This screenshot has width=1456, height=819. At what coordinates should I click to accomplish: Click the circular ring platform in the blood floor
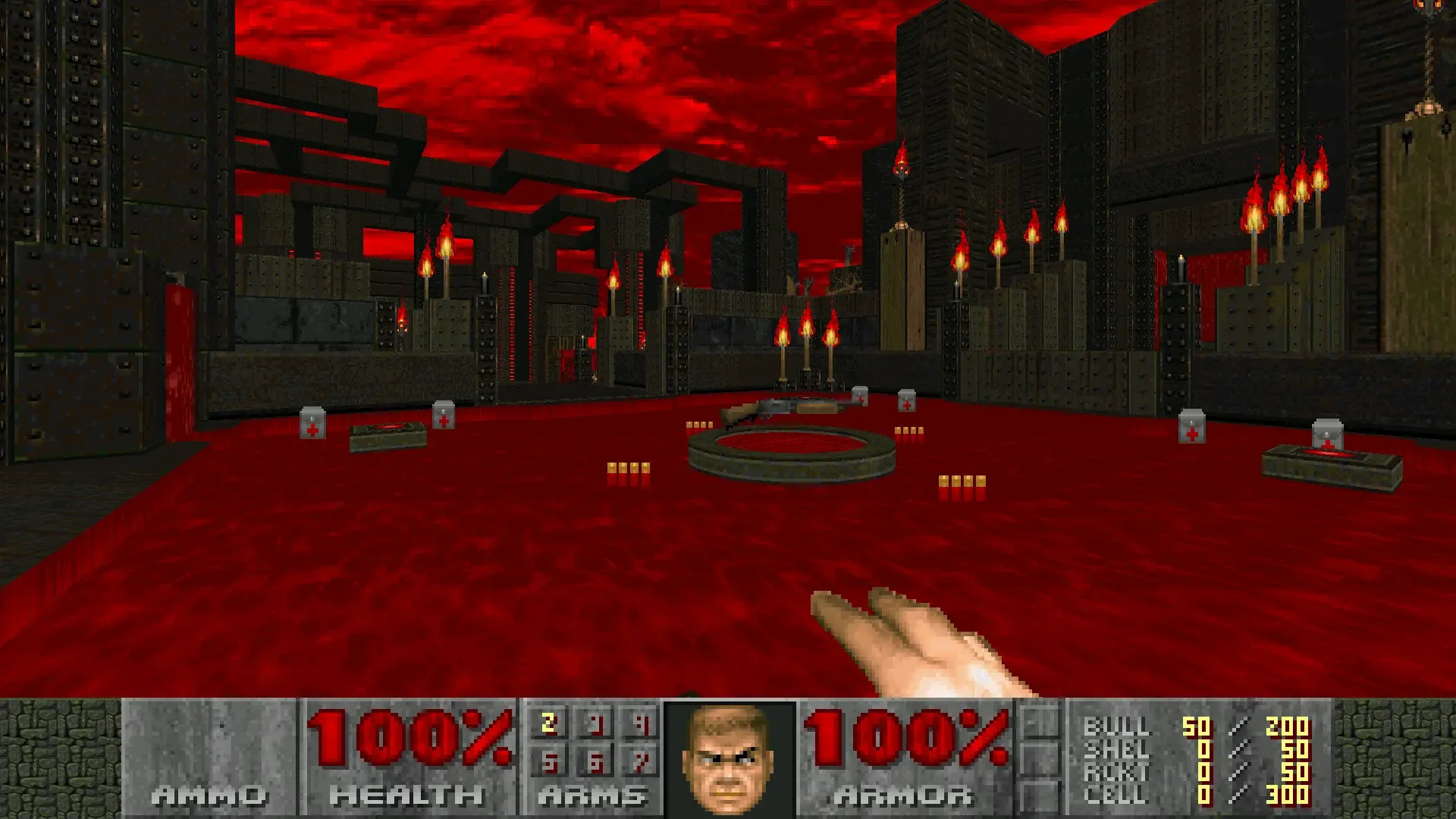point(792,447)
